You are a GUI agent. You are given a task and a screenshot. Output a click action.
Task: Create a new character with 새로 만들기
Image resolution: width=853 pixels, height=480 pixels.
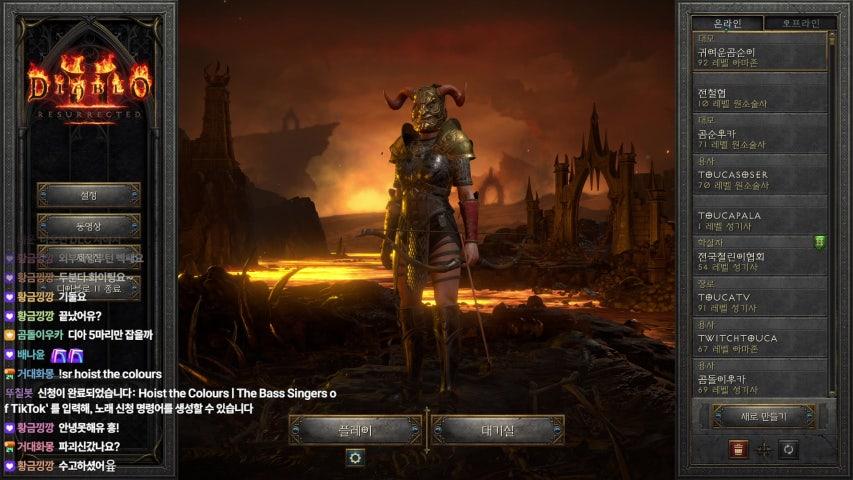pos(763,416)
